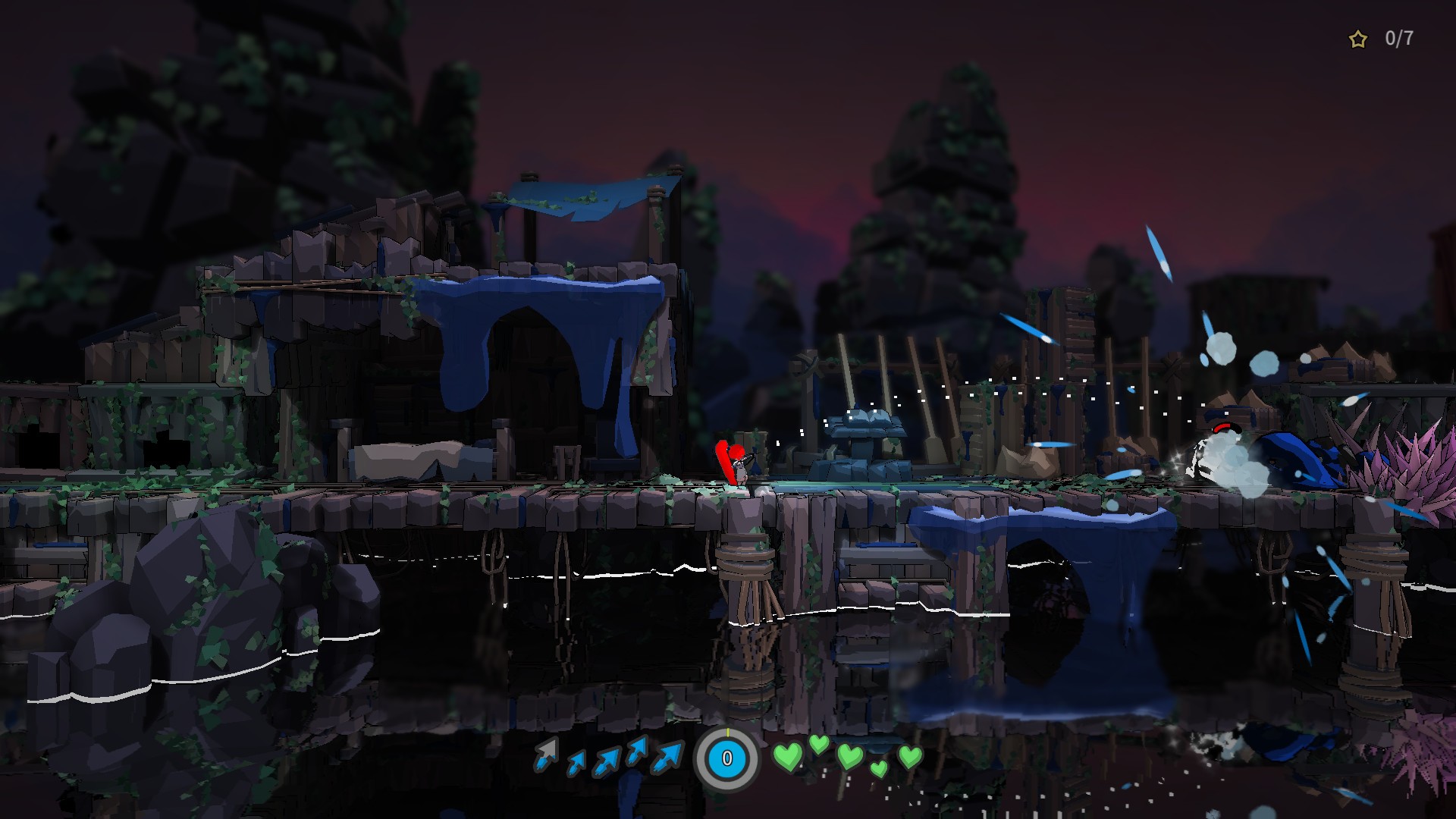Select the first green heart in the health bar

click(x=788, y=755)
